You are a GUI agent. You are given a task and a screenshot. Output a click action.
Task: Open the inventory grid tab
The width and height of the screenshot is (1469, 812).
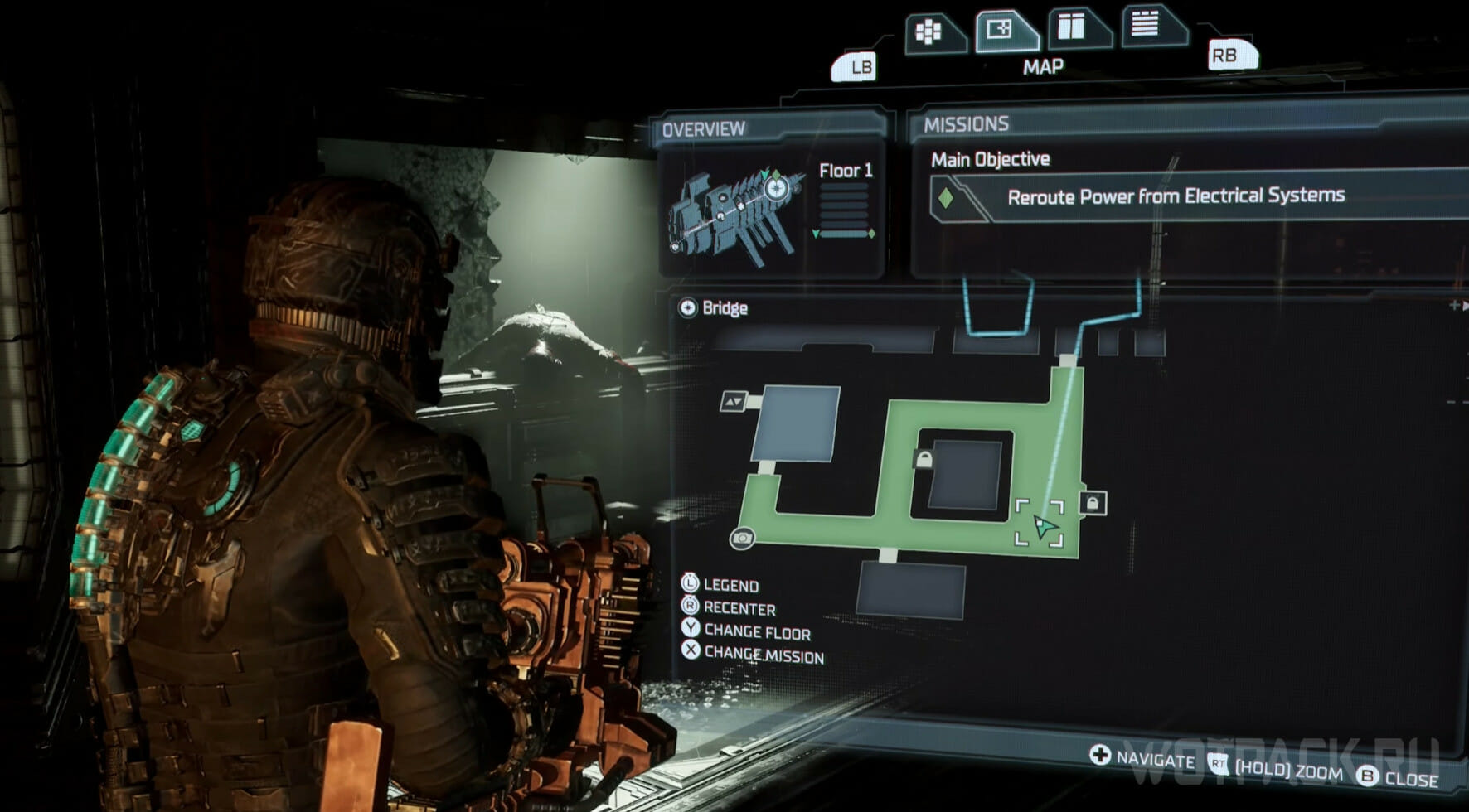click(930, 33)
